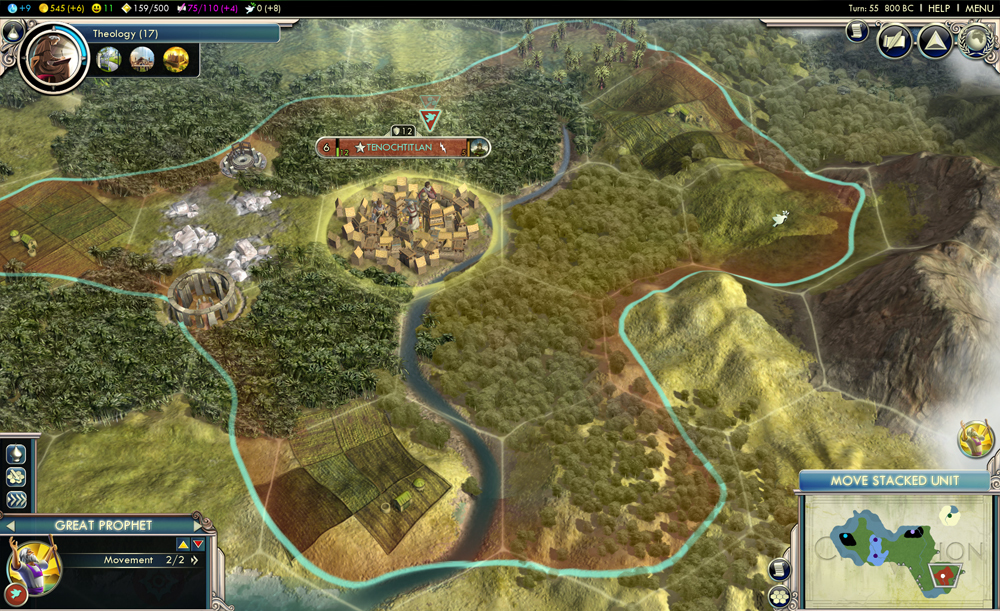Click the leader portrait research circle

coord(50,57)
